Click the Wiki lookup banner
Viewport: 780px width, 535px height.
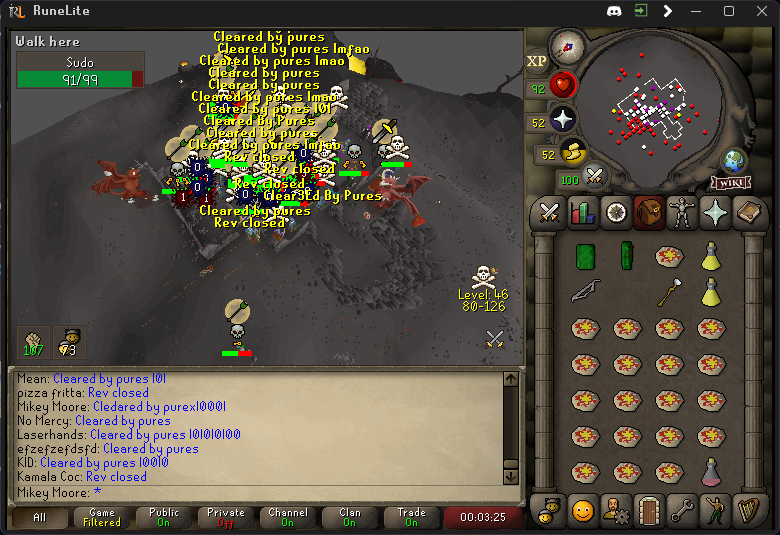click(731, 183)
